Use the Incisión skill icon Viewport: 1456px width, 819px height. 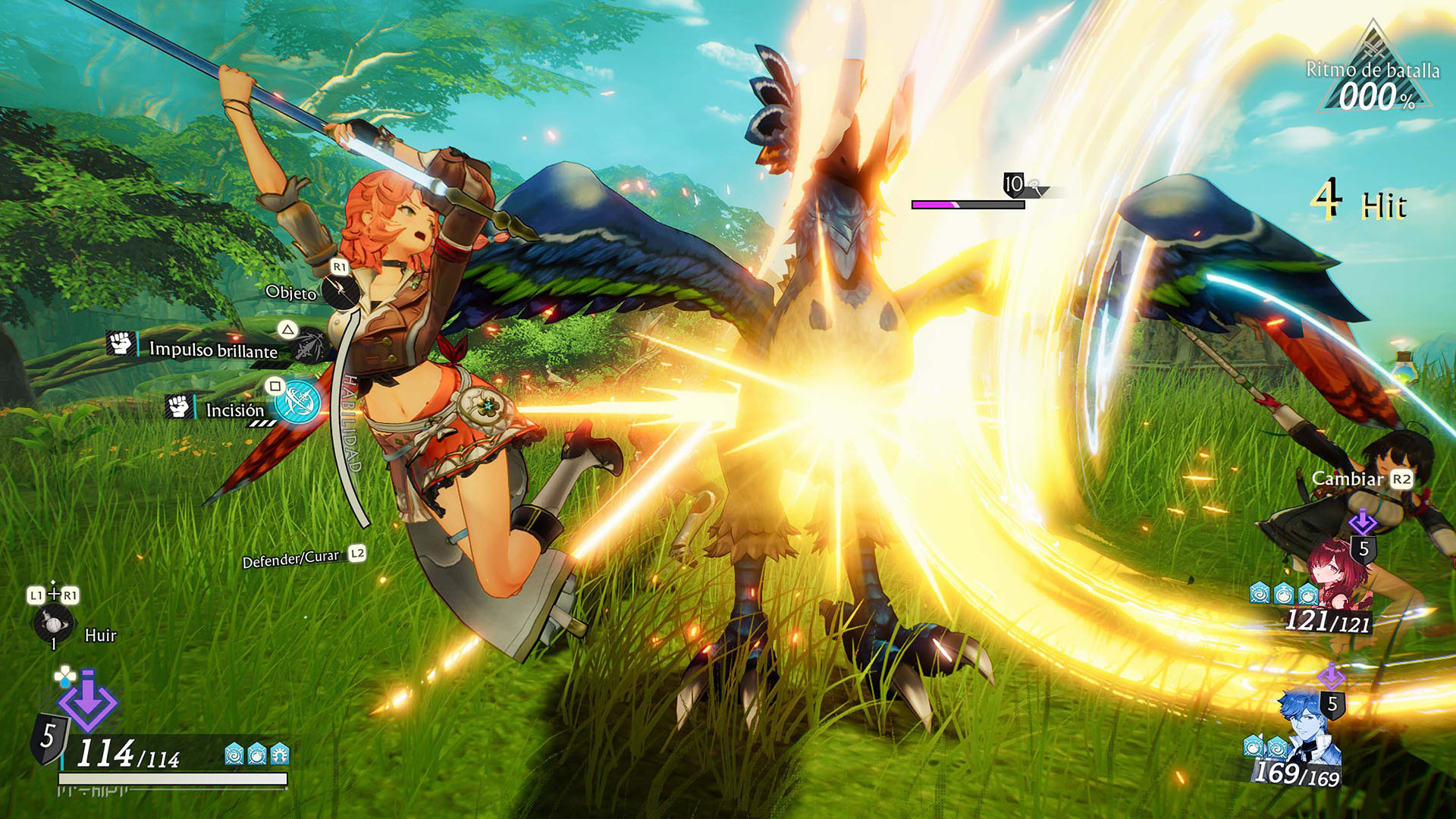(x=297, y=402)
